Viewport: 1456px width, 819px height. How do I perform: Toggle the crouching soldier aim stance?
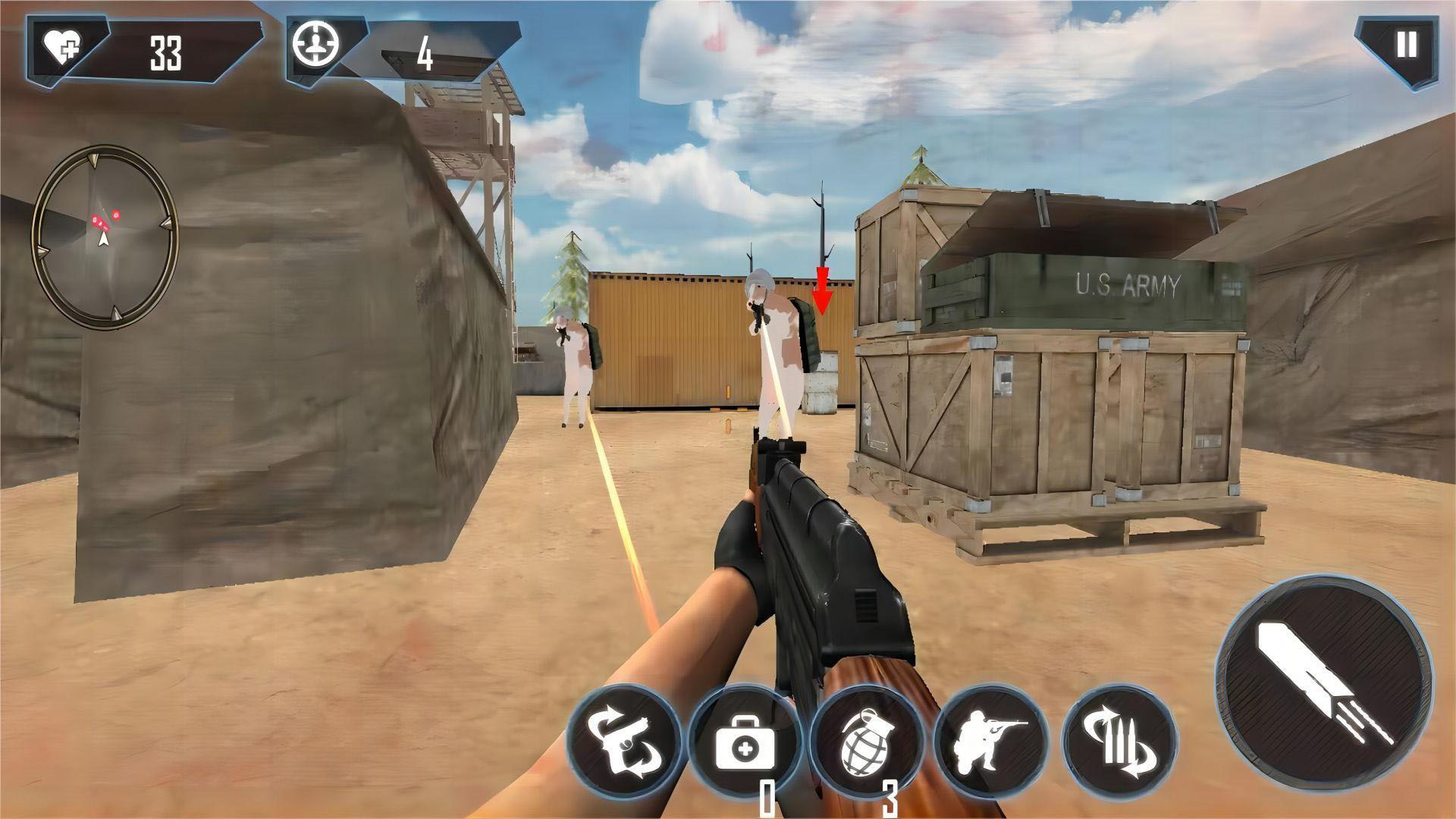[991, 742]
